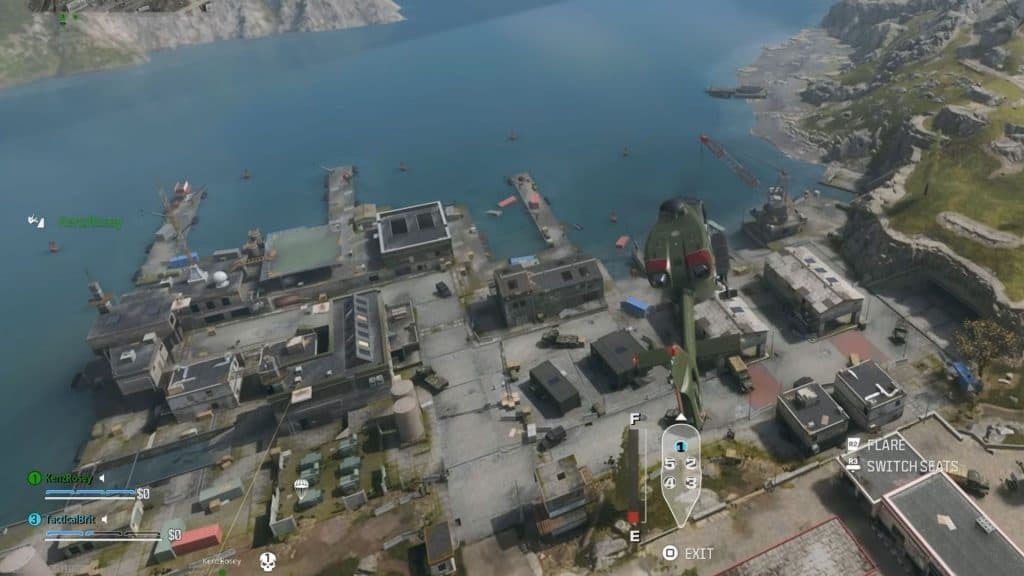Toggle the speaker icon beside TacticalBrit's name
Screen dimensions: 1024x576
pos(106,519)
